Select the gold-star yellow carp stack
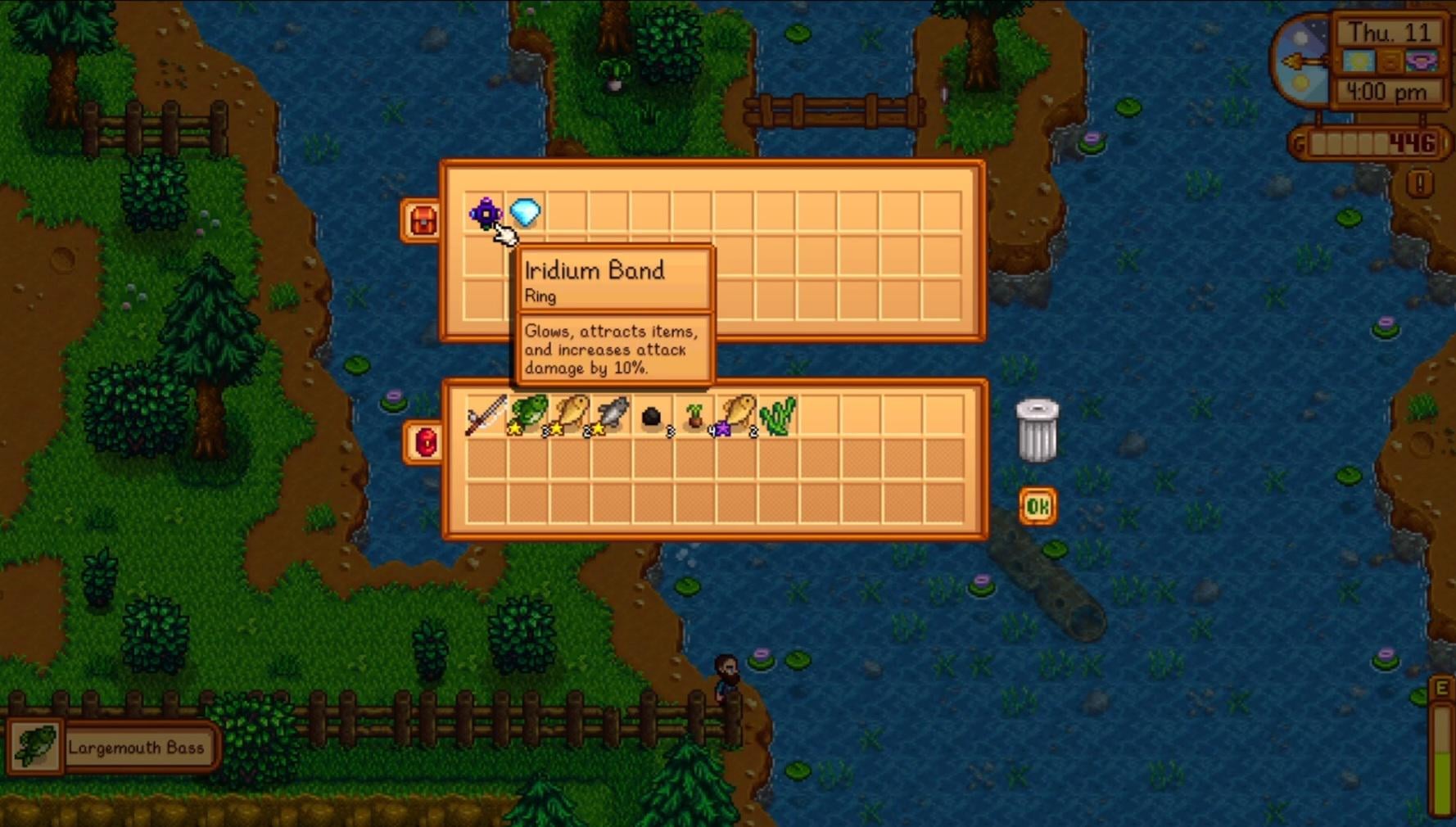 click(x=570, y=415)
